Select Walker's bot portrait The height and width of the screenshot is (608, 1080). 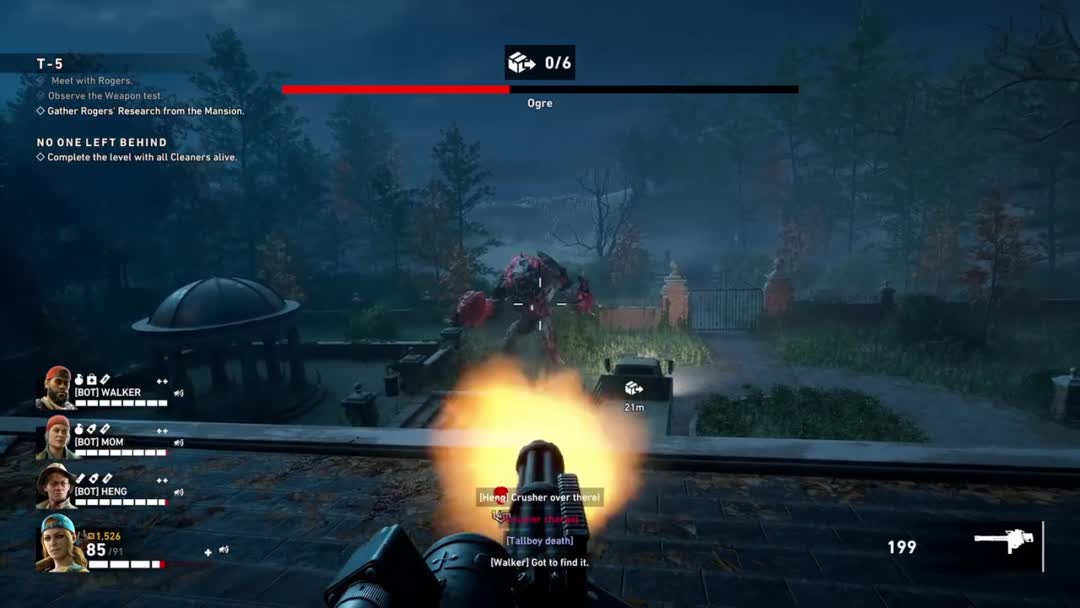coord(56,388)
